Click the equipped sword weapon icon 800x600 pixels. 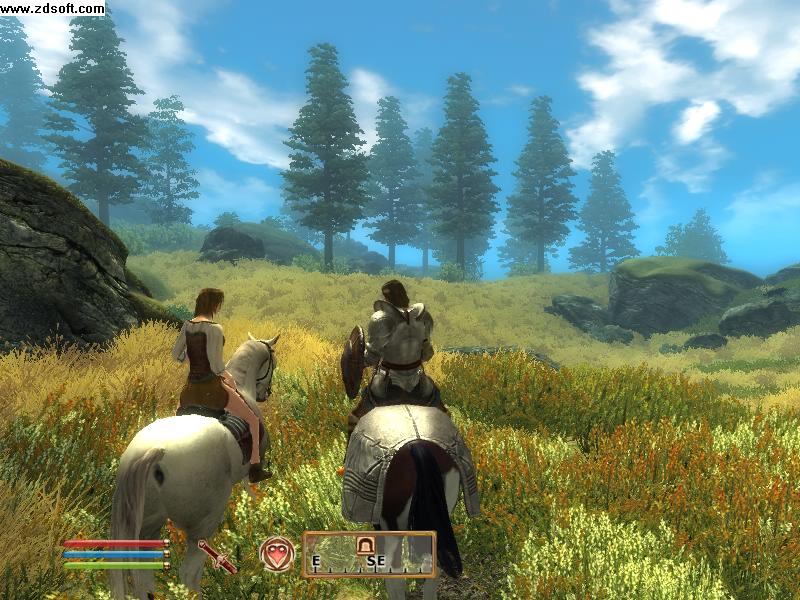pyautogui.click(x=217, y=555)
